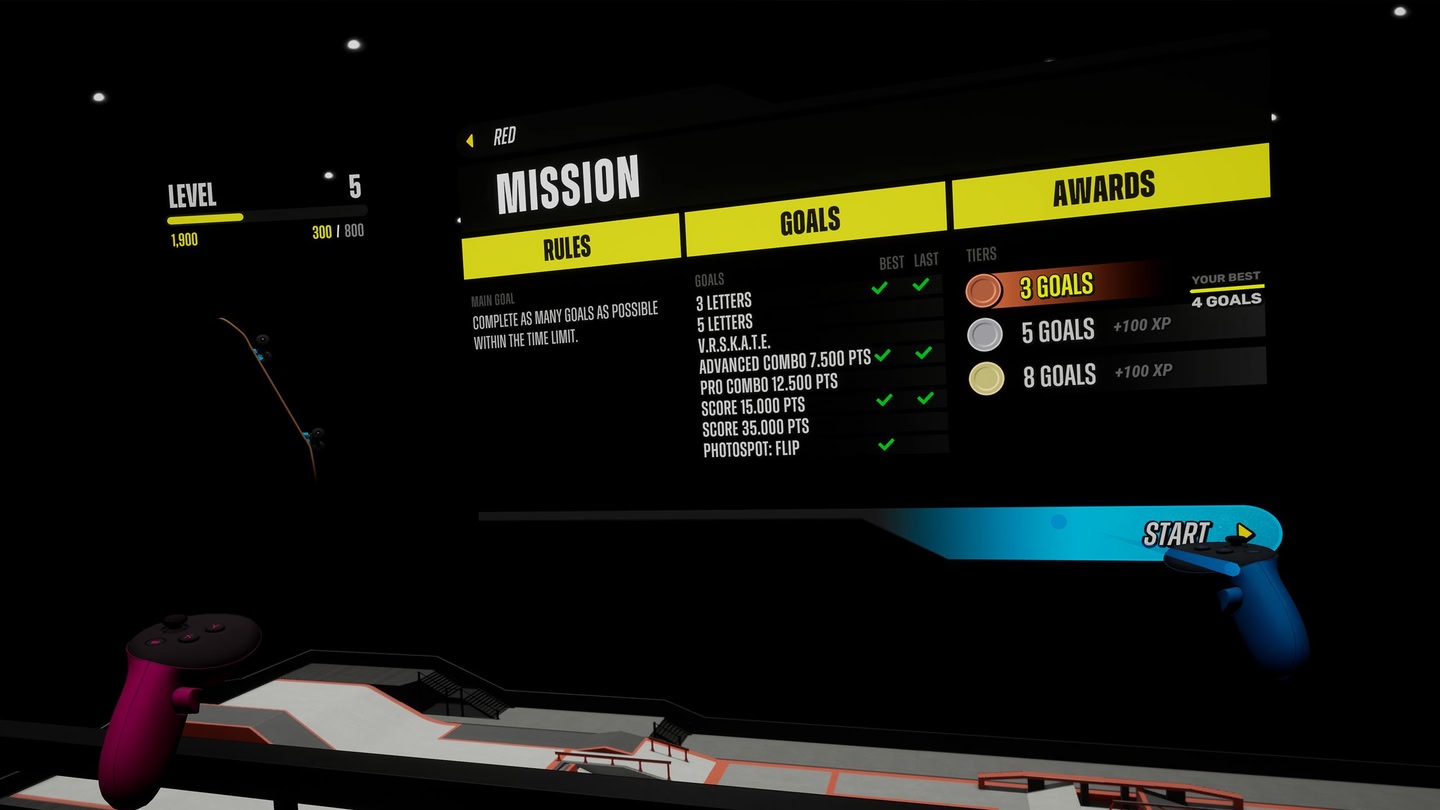
Task: Click the BEST checkmark for 3 Letters
Action: click(881, 289)
